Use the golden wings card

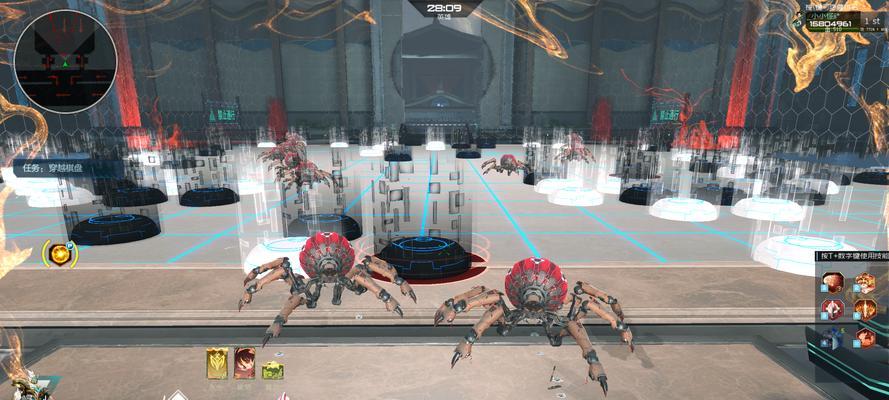tap(217, 363)
